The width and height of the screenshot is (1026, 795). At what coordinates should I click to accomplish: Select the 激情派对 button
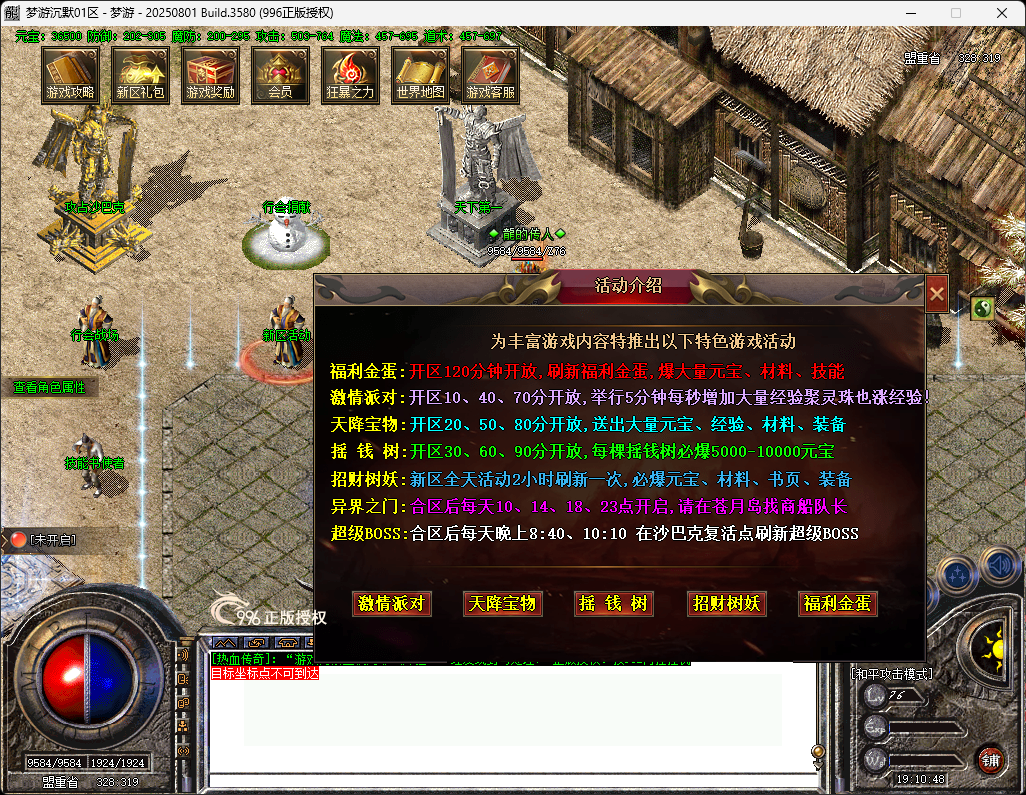pyautogui.click(x=393, y=603)
